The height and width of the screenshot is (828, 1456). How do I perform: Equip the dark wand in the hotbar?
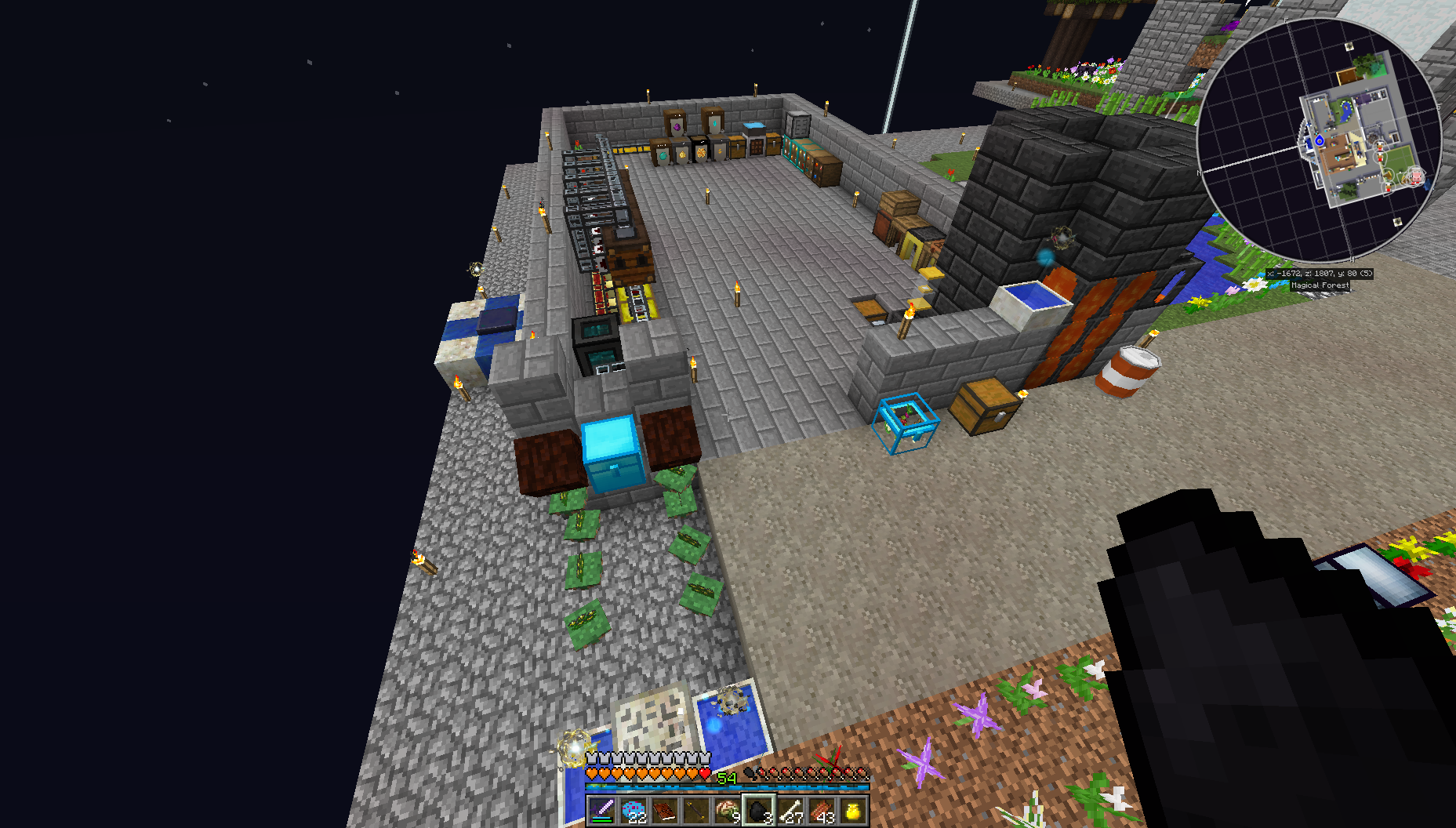(696, 810)
